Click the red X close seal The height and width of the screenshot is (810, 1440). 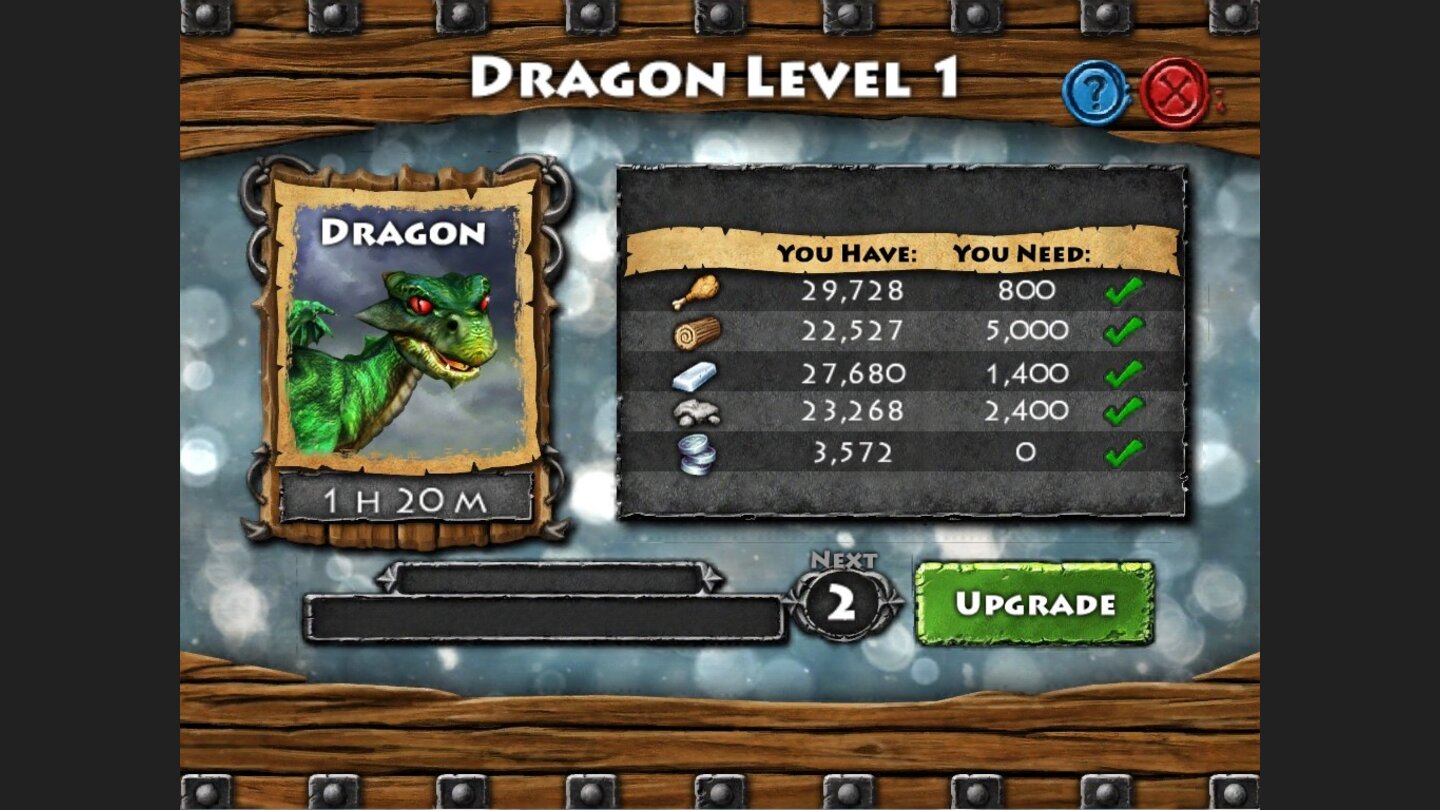pos(1171,90)
